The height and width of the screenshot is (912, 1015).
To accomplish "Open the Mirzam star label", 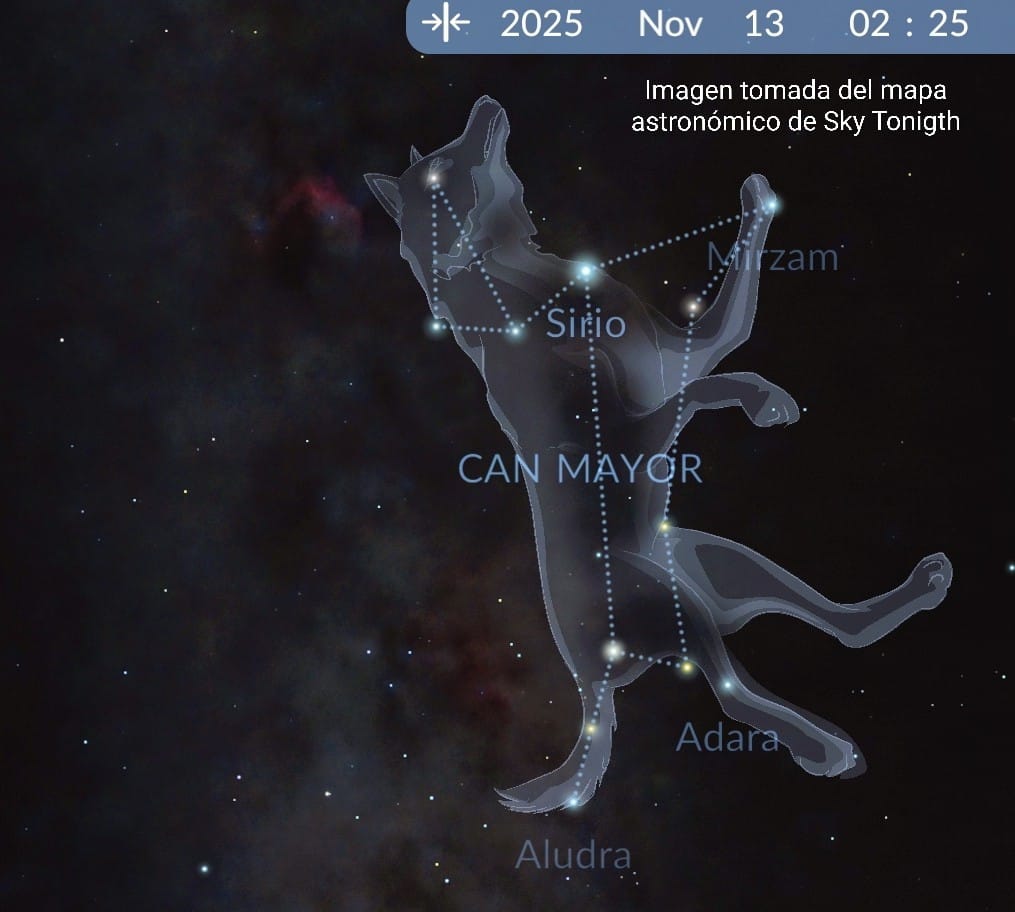I will [x=772, y=257].
